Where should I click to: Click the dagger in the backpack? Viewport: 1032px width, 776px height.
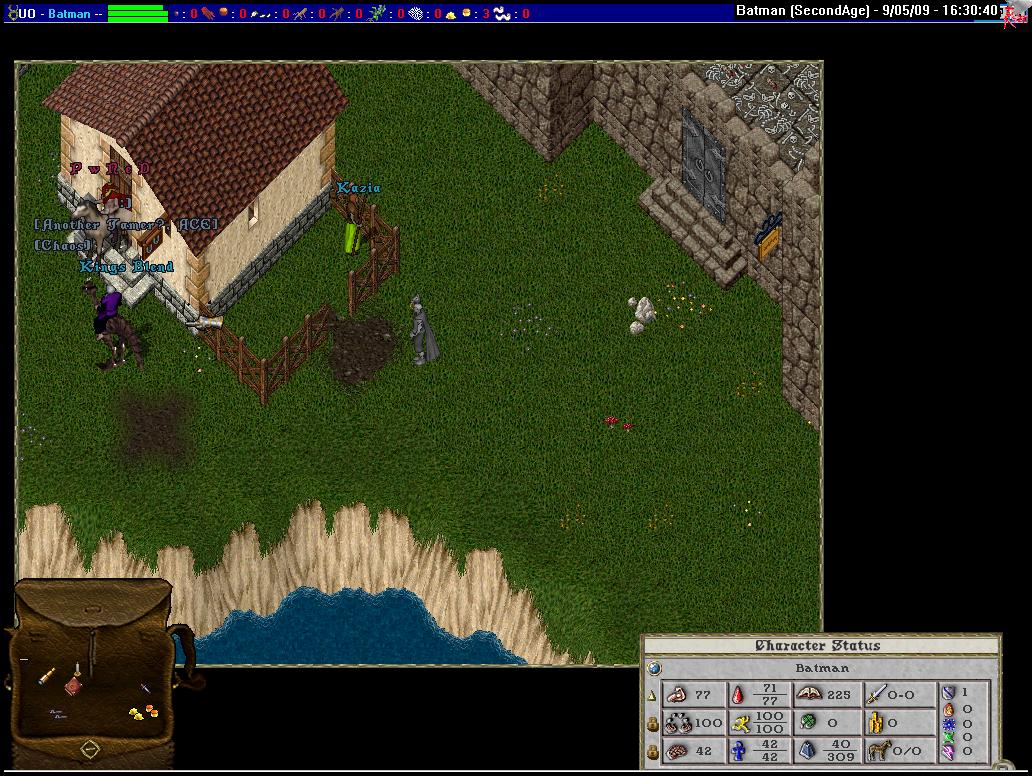(x=146, y=689)
